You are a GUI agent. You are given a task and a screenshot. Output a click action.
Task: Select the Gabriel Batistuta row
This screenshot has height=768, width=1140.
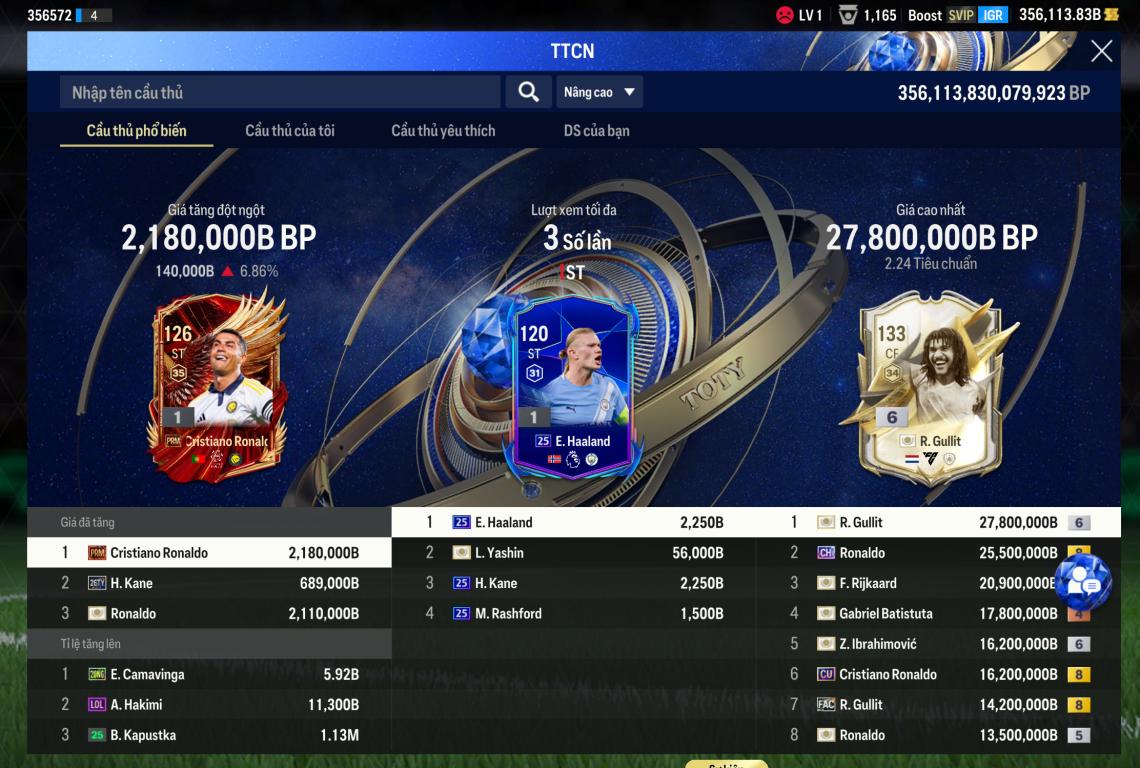(x=938, y=614)
